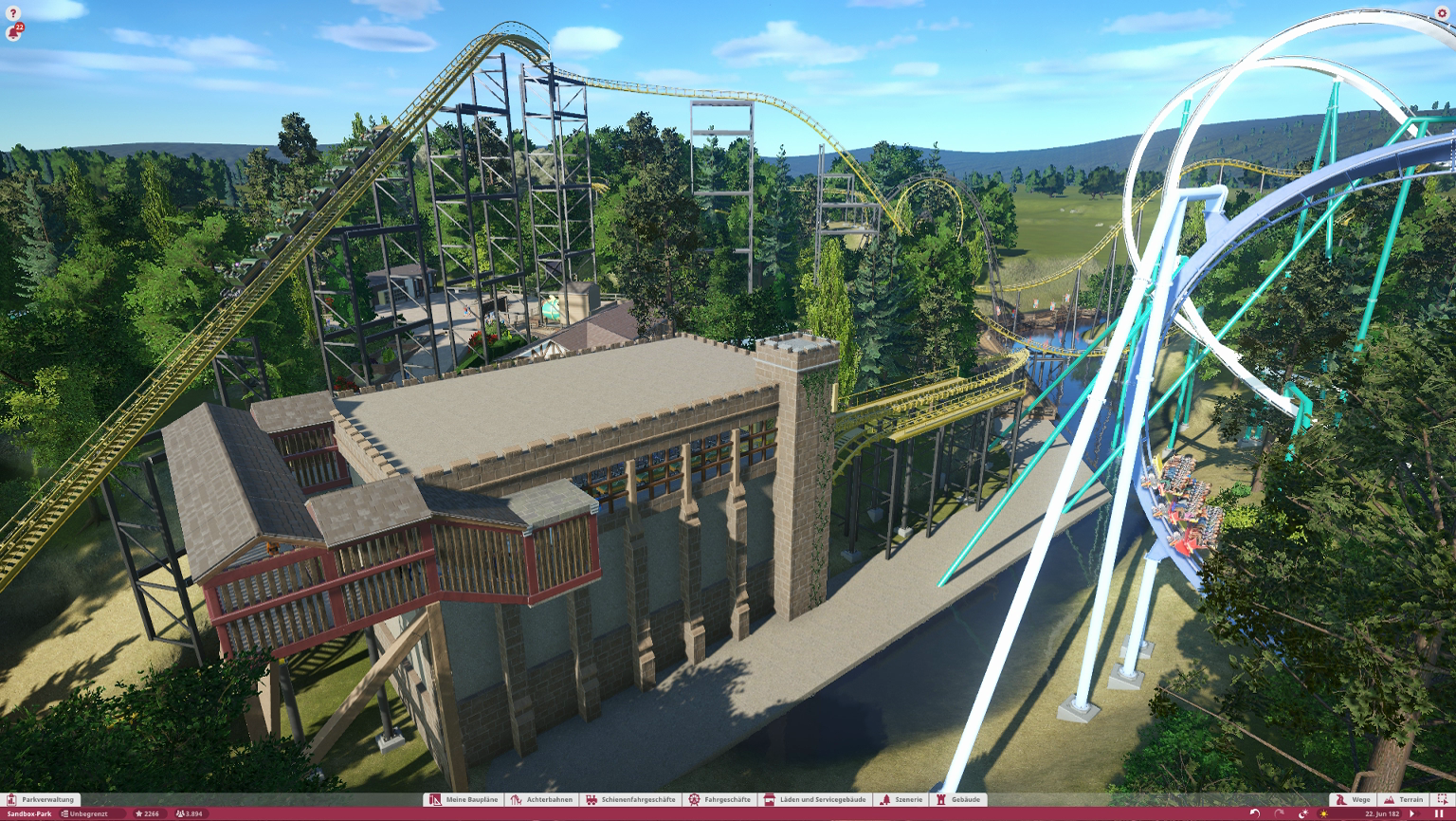Click the redo arrow button
The image size is (1456, 821).
pyautogui.click(x=1279, y=813)
